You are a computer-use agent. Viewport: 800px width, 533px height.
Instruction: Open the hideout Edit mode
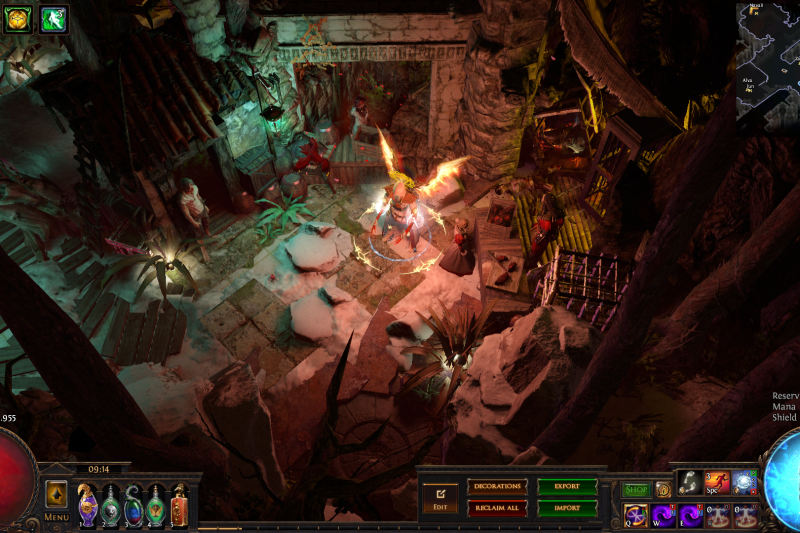(439, 497)
